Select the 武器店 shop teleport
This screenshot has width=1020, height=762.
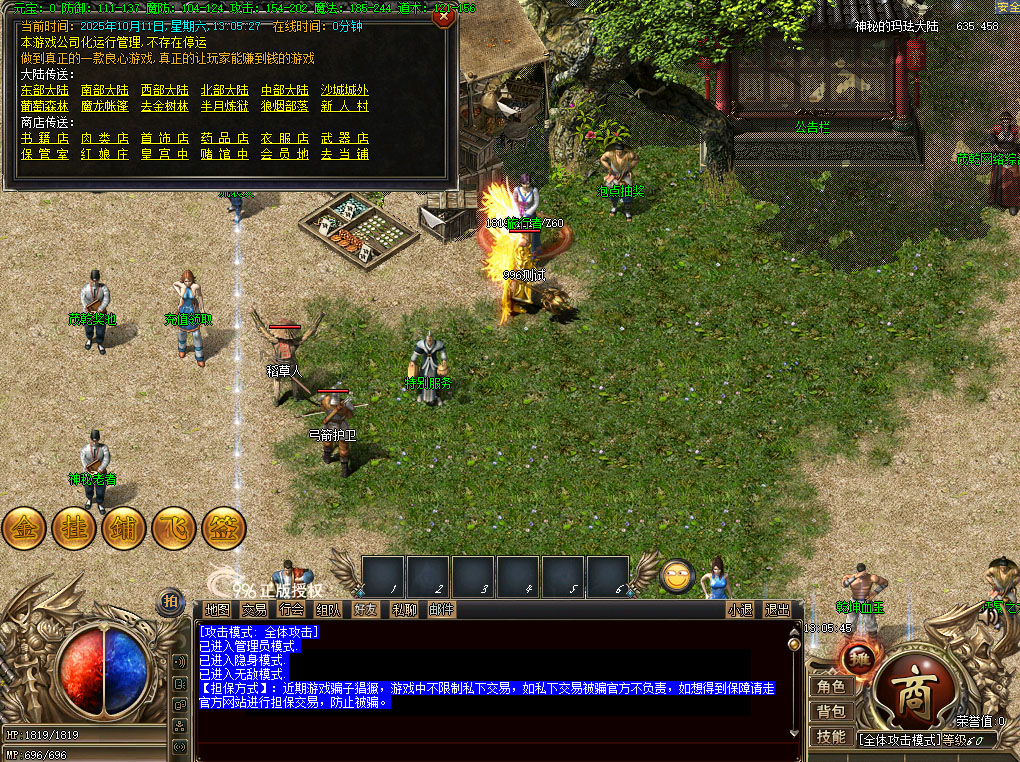coord(344,138)
